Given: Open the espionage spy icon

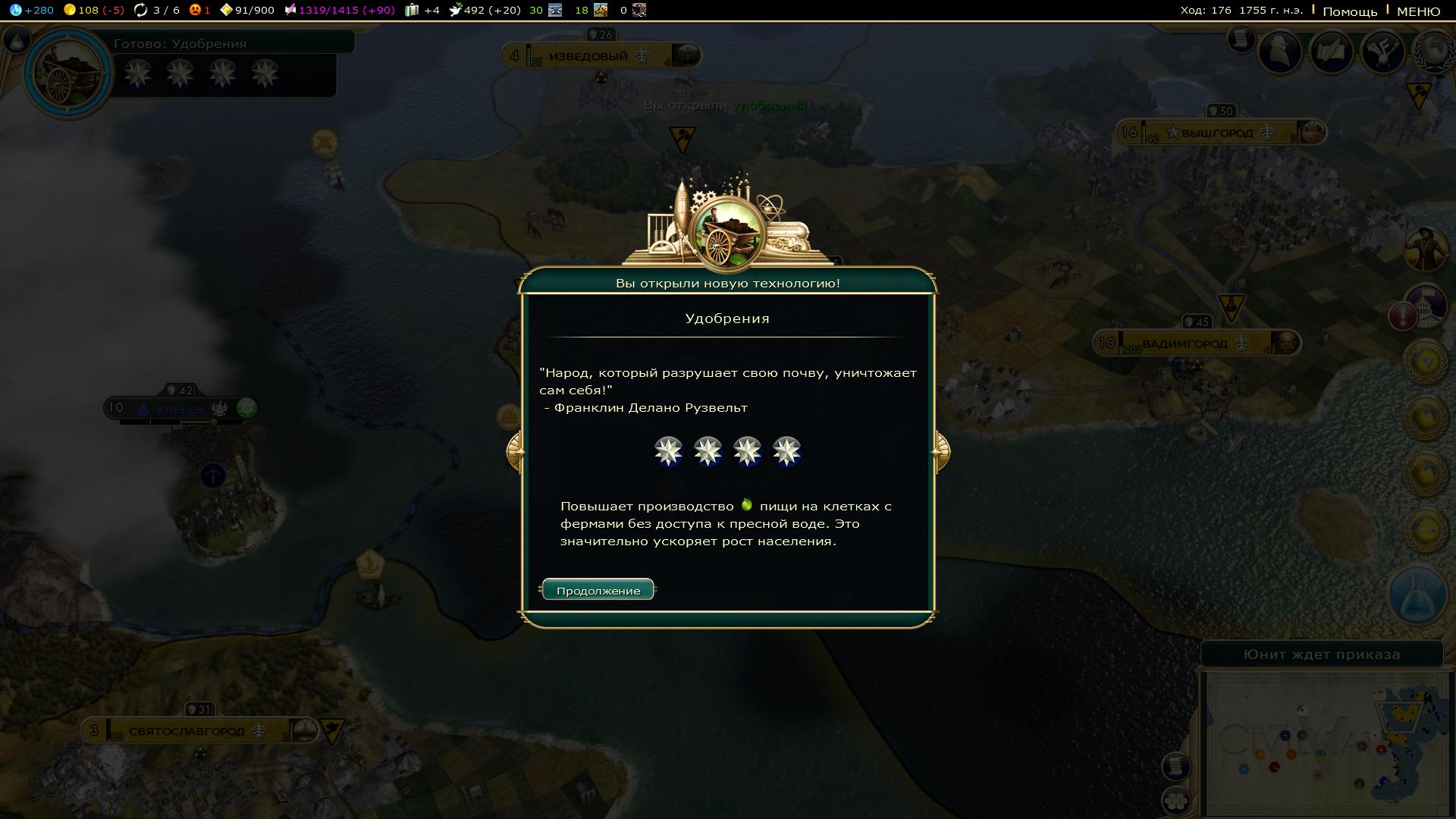Looking at the screenshot, I should coord(1280,51).
